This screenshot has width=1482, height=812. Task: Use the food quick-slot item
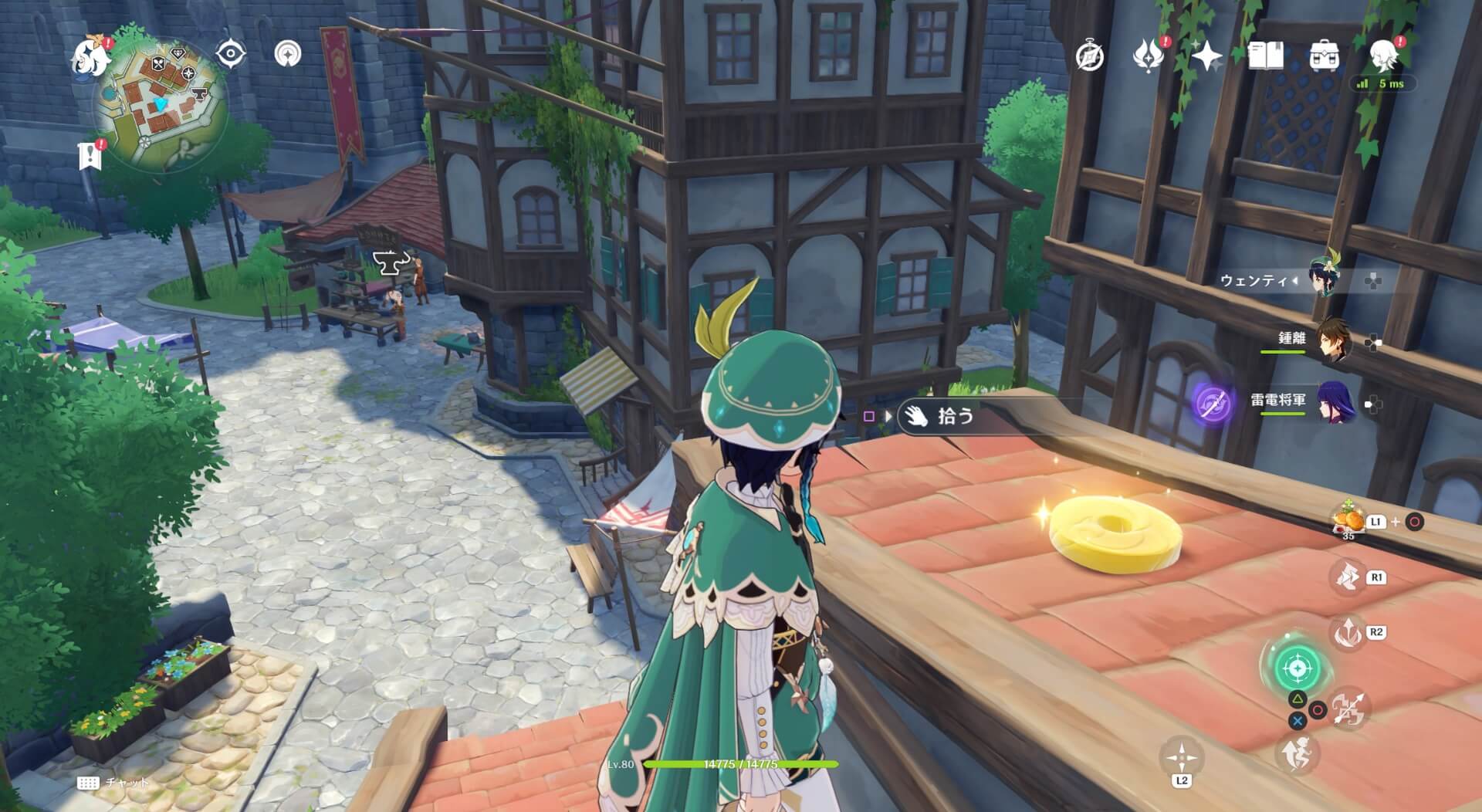pos(1348,520)
